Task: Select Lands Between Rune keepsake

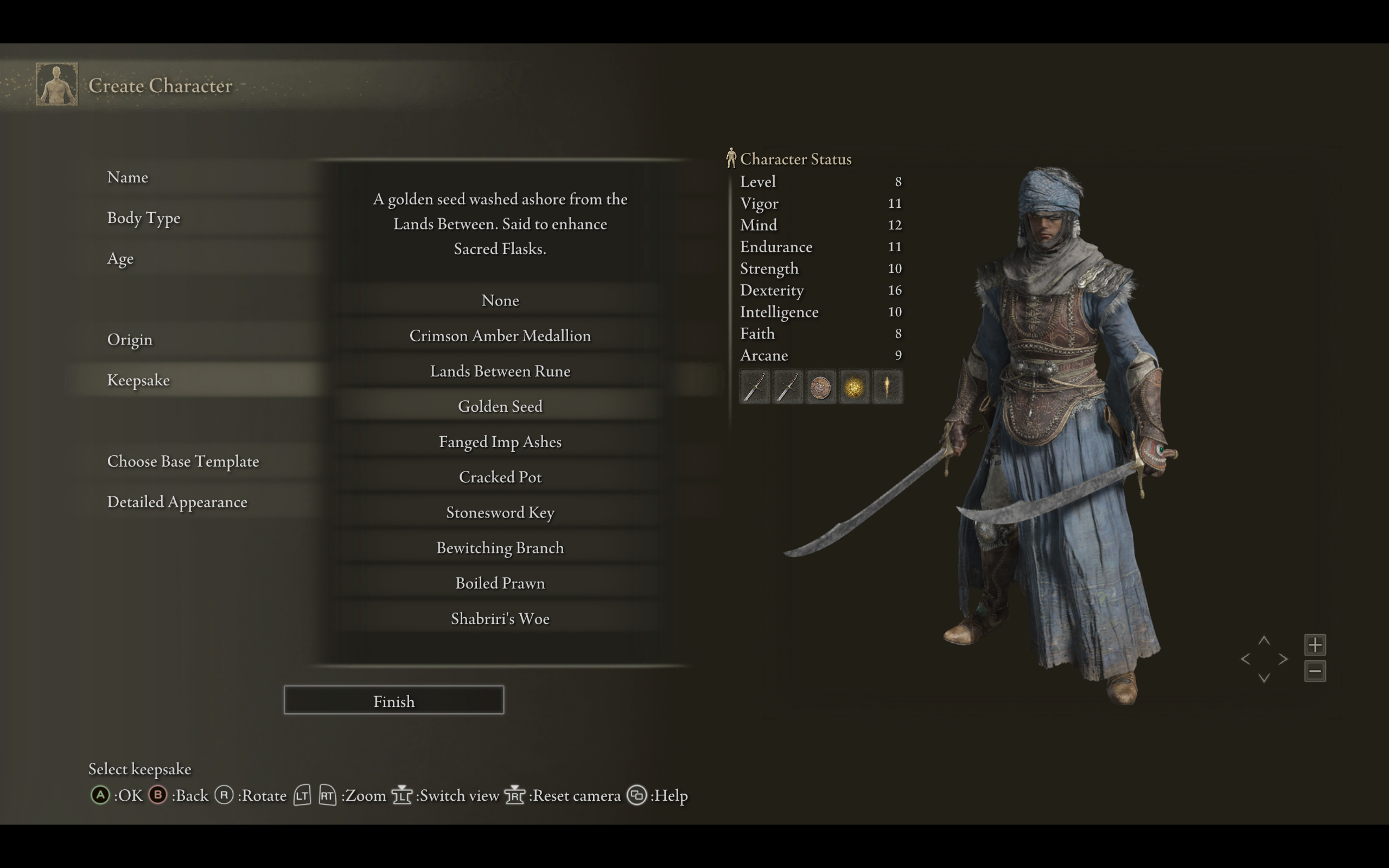Action: coord(500,372)
